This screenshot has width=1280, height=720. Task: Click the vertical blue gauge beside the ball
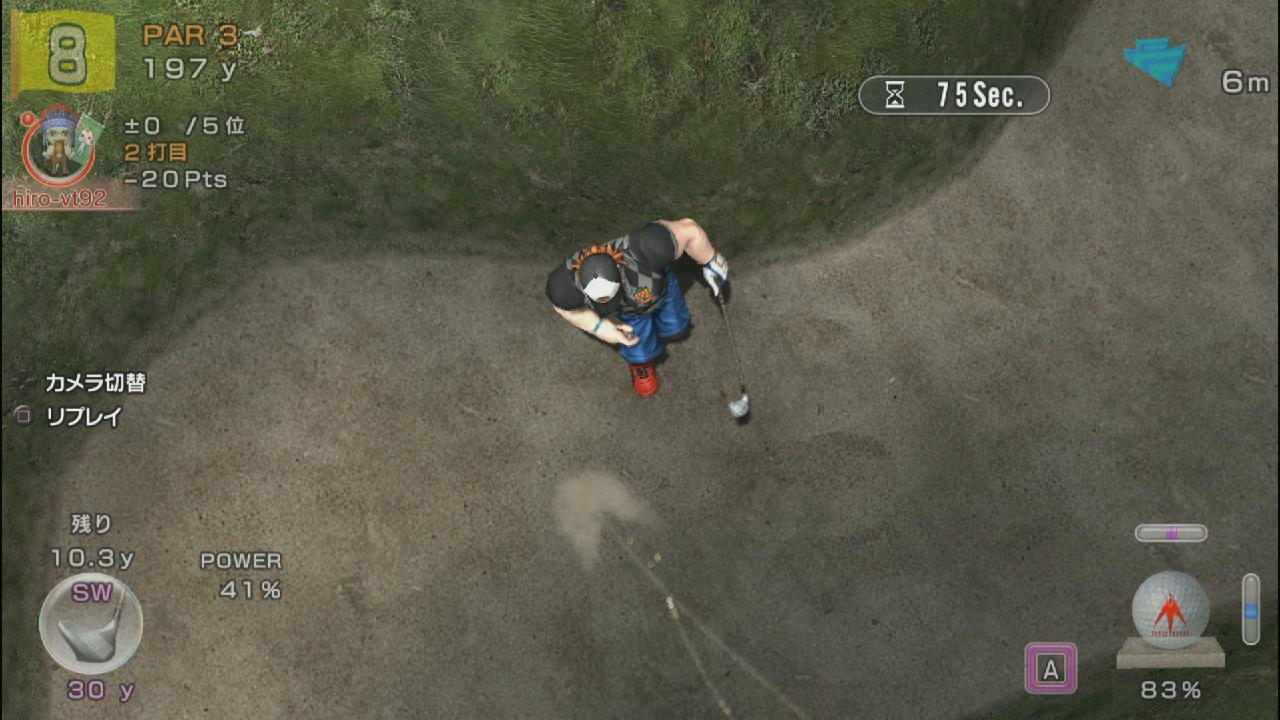pos(1250,608)
